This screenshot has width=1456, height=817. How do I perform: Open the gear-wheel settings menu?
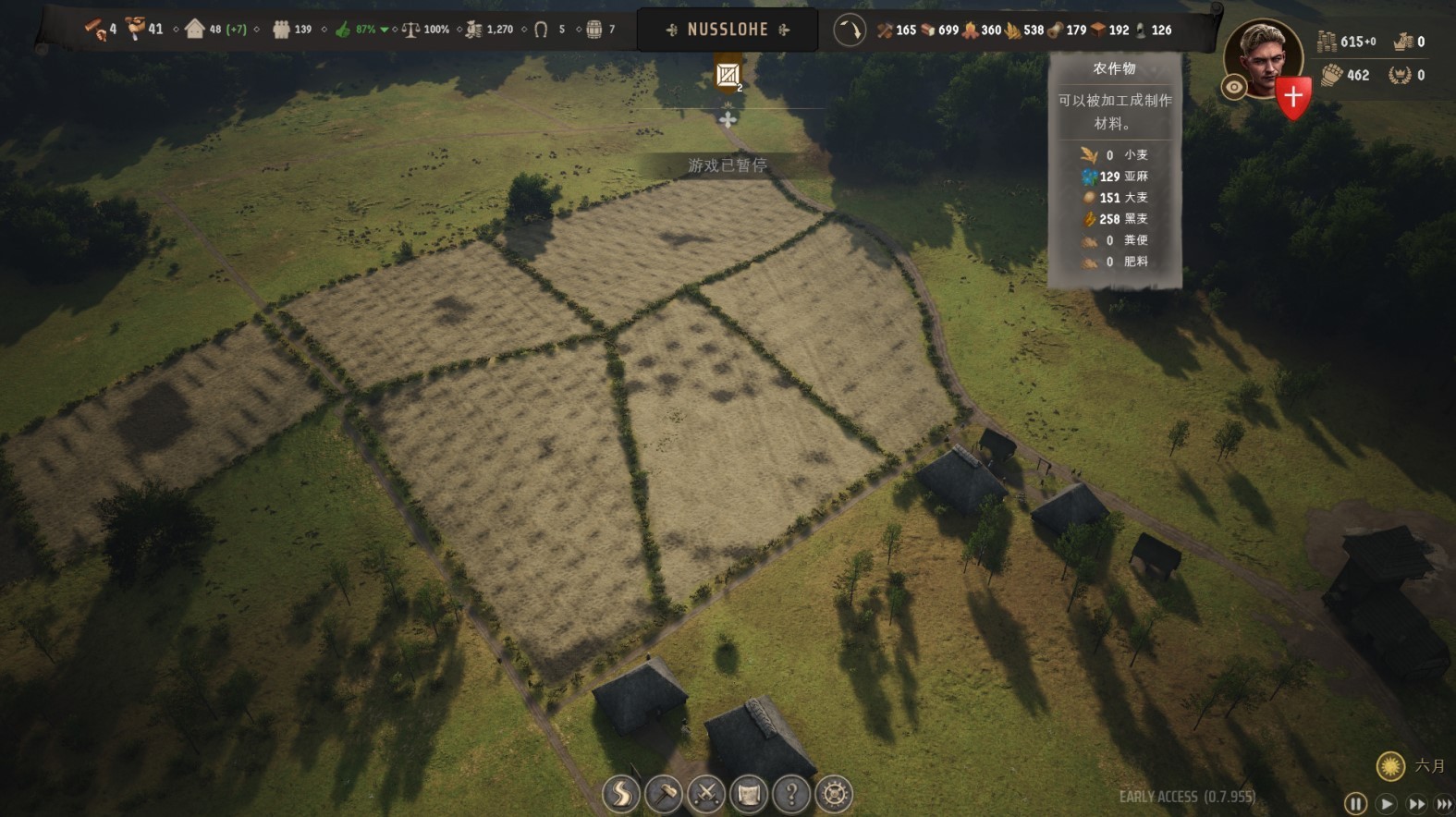tap(834, 794)
